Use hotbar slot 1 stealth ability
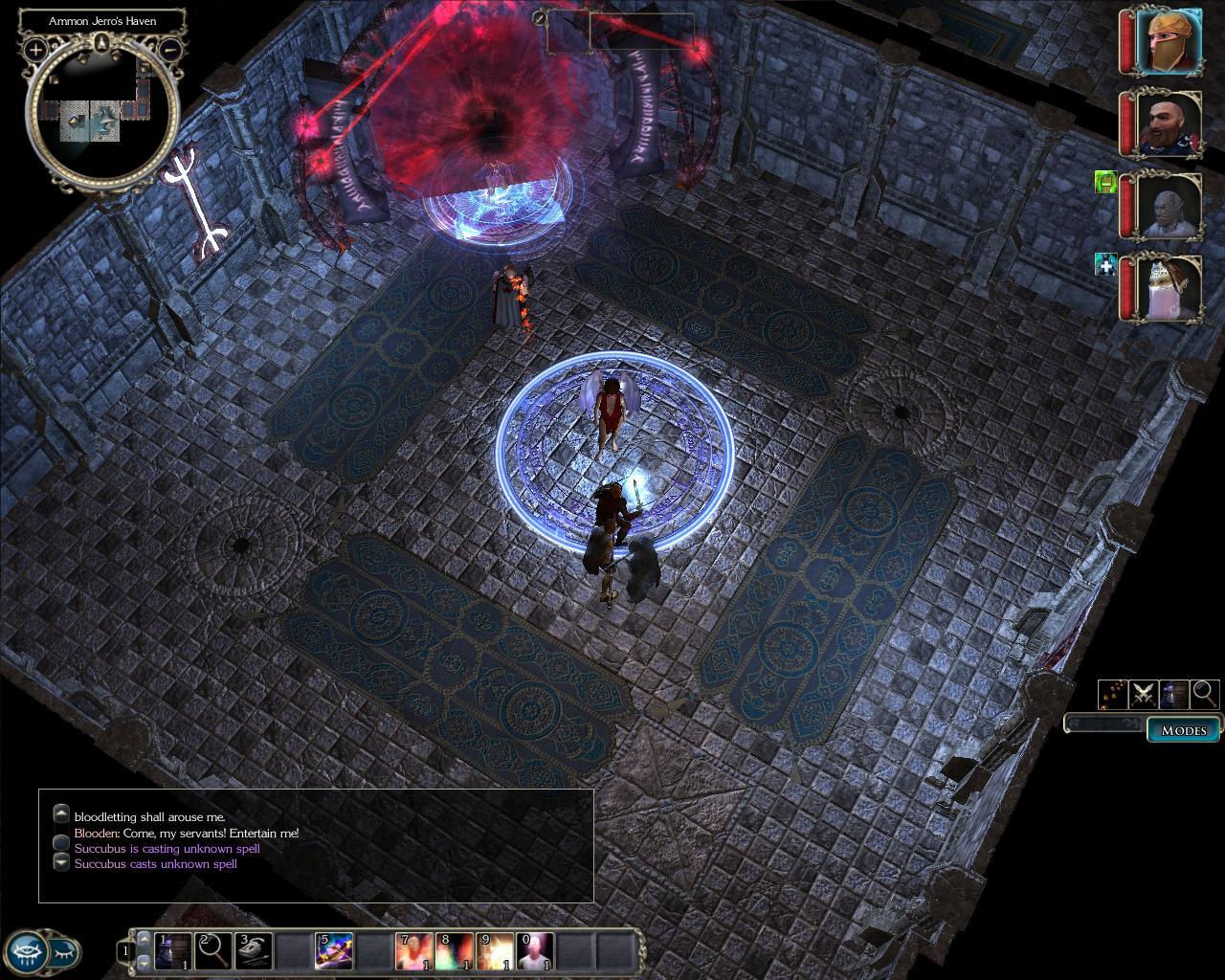Screen dimensions: 1225x980 coord(173,951)
